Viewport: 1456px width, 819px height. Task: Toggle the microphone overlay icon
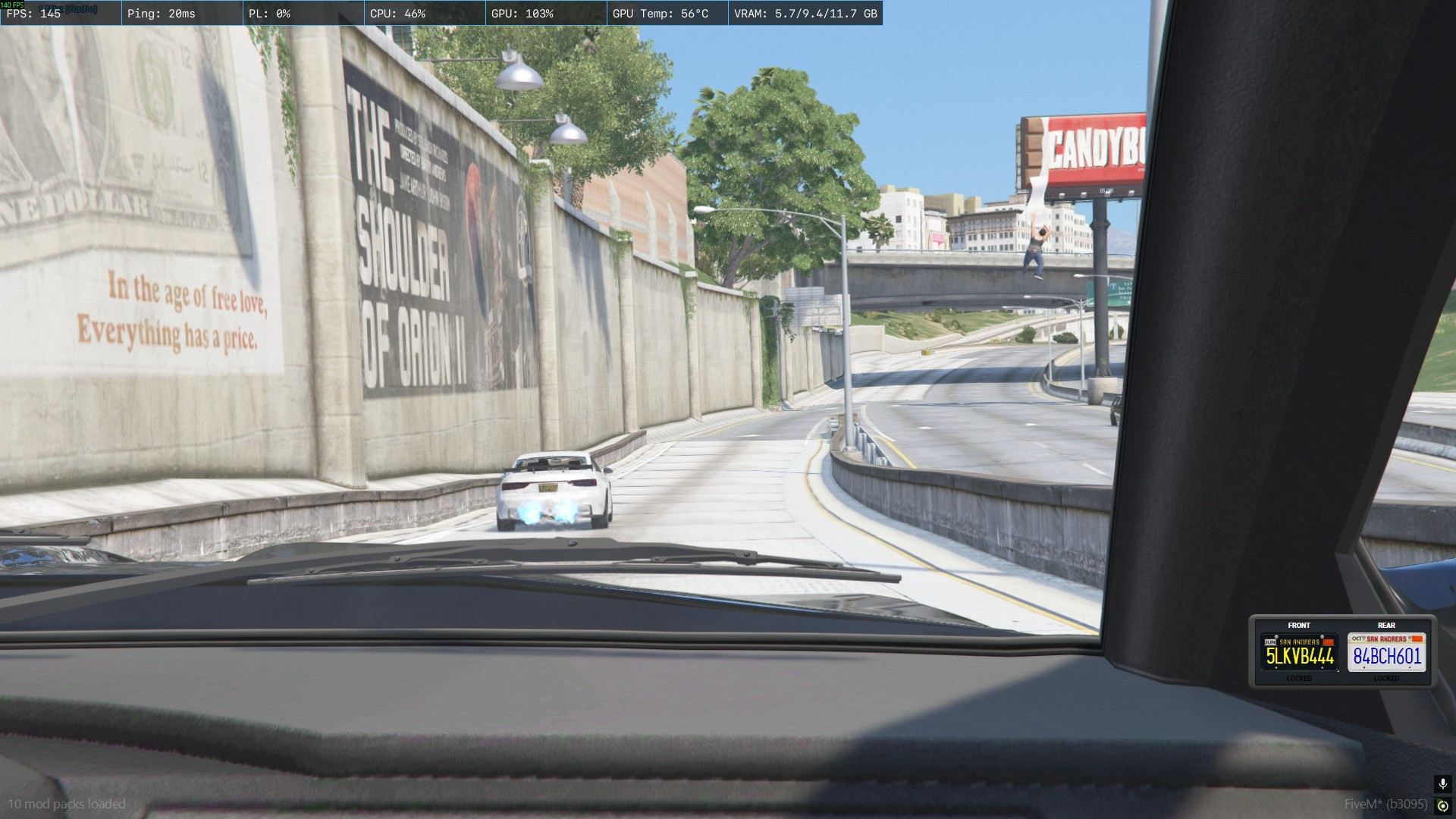[1442, 783]
